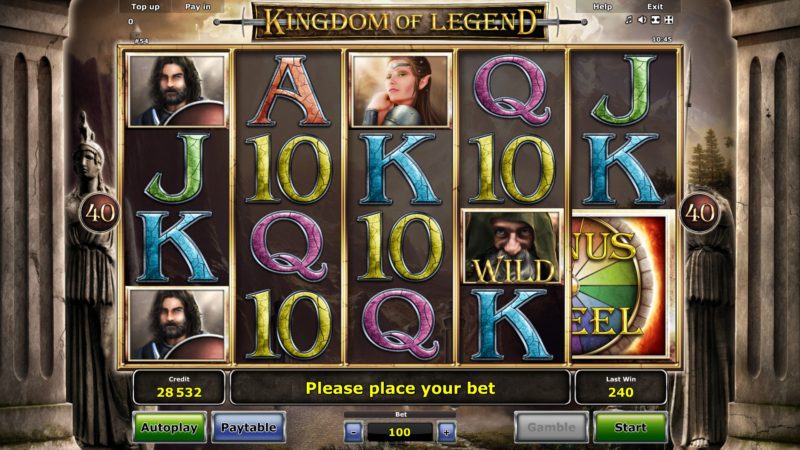800x450 pixels.
Task: Turn on Autoplay
Action: point(170,427)
